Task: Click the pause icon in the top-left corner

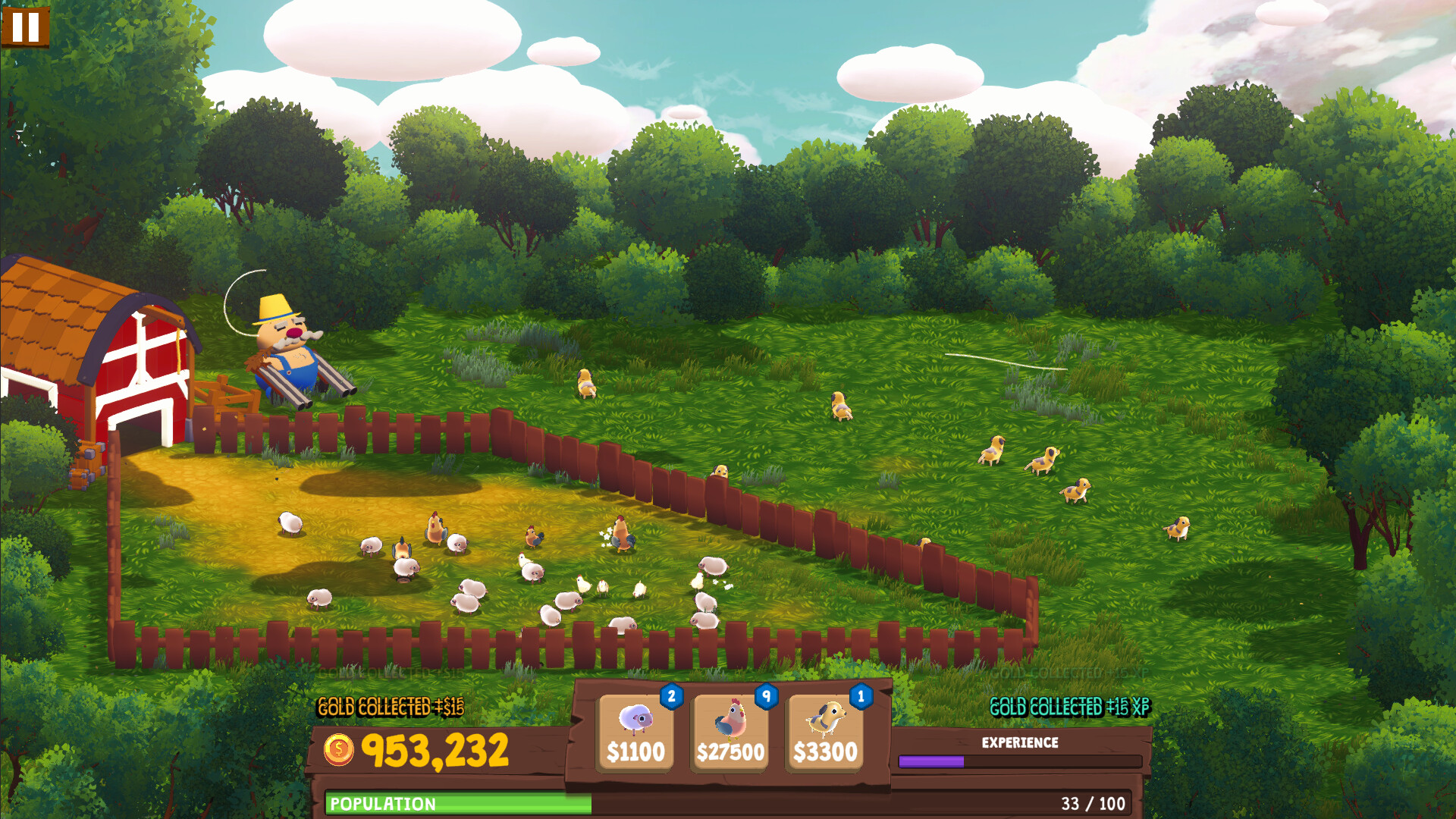Action: coord(25,29)
